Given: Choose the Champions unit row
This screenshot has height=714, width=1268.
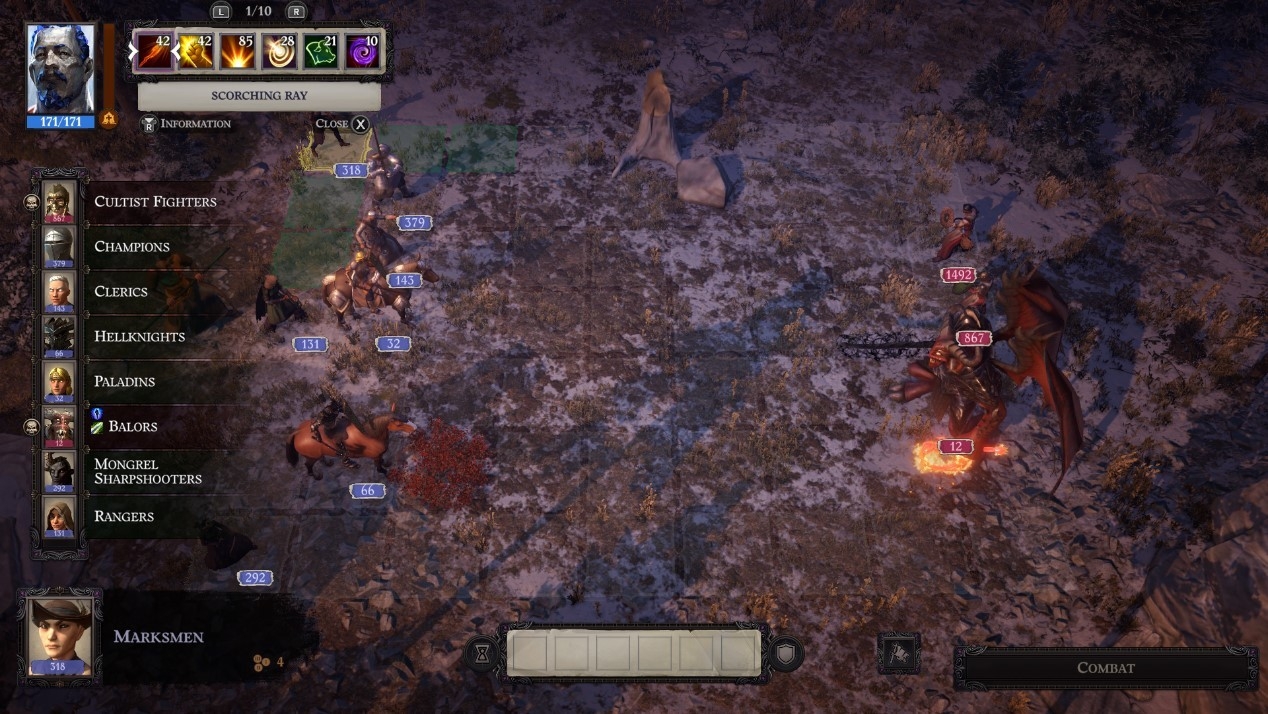Looking at the screenshot, I should 131,247.
